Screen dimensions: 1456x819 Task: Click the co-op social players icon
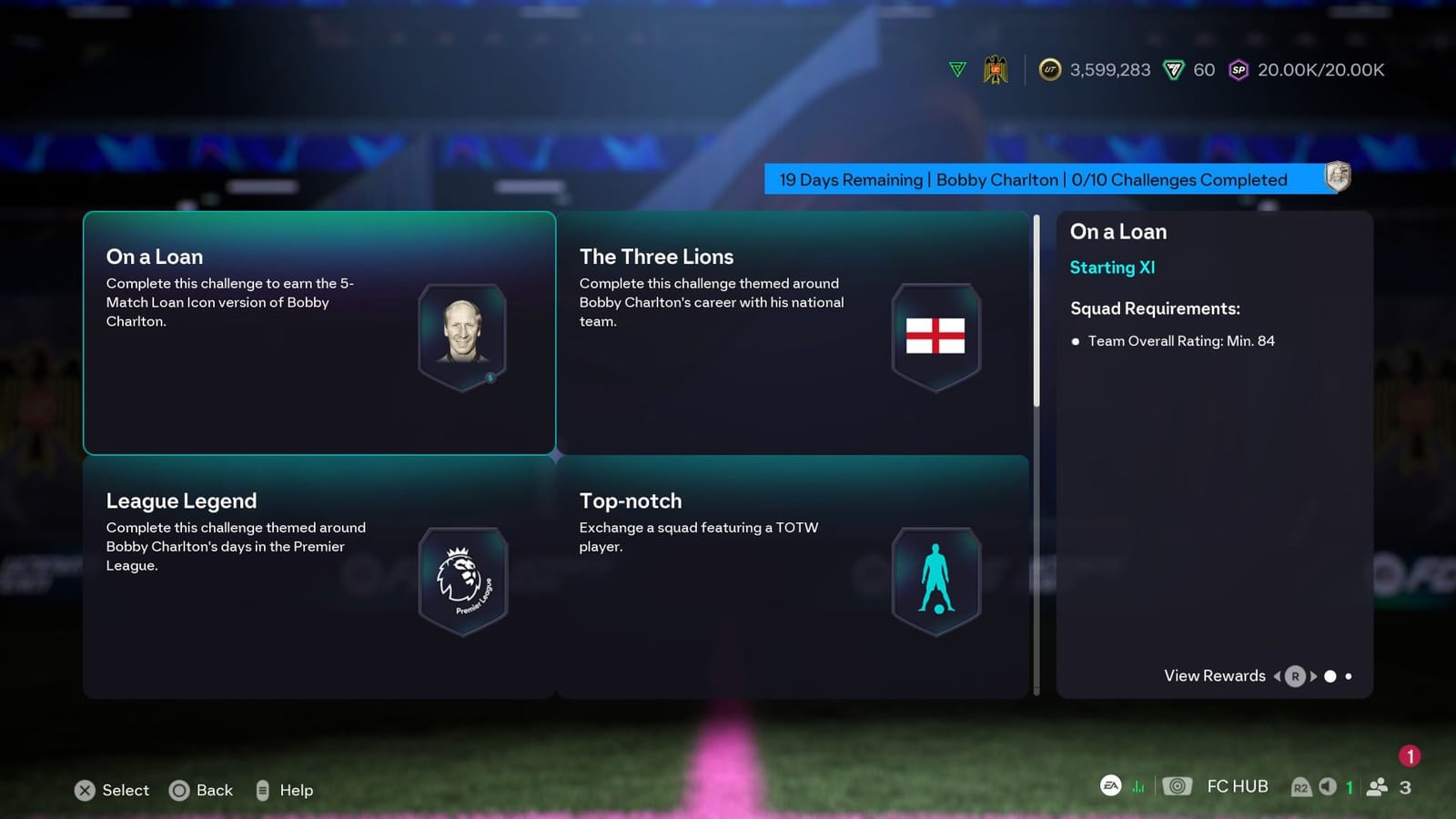click(x=1377, y=786)
